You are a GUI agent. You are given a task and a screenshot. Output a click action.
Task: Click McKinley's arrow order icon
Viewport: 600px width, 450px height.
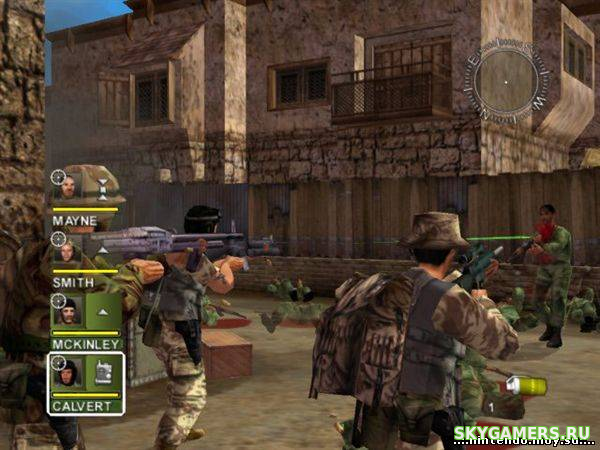point(103,312)
